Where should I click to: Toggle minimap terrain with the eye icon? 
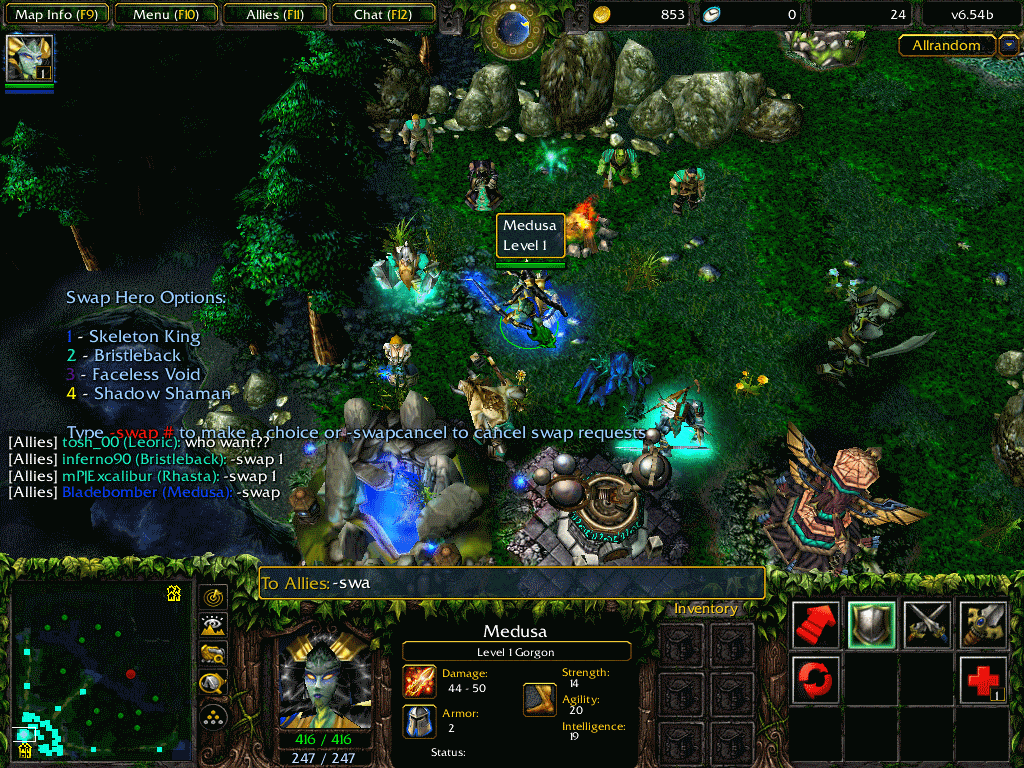[x=213, y=627]
